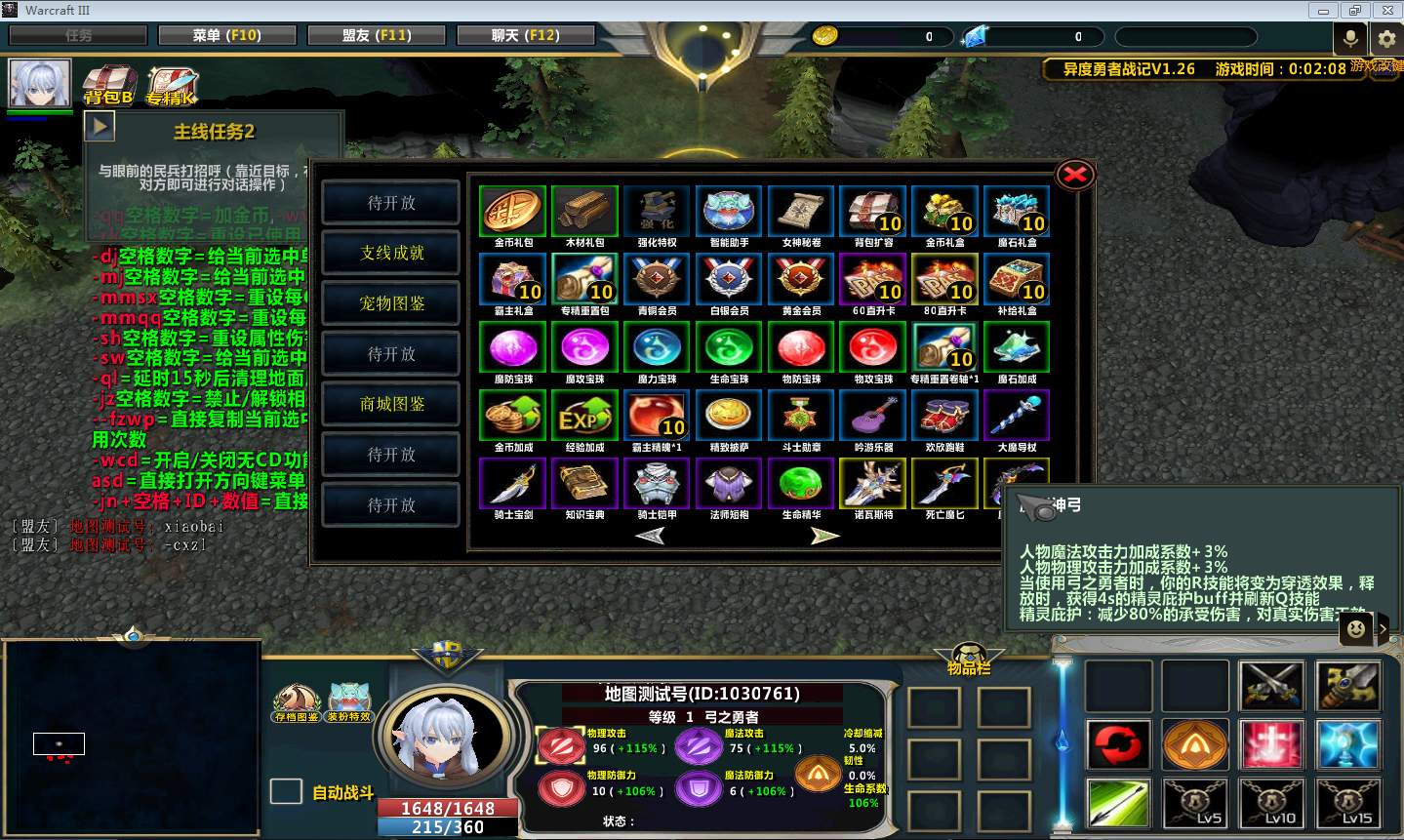1404x840 pixels.
Task: Open the 聊天 (F12) chat log
Action: click(525, 35)
